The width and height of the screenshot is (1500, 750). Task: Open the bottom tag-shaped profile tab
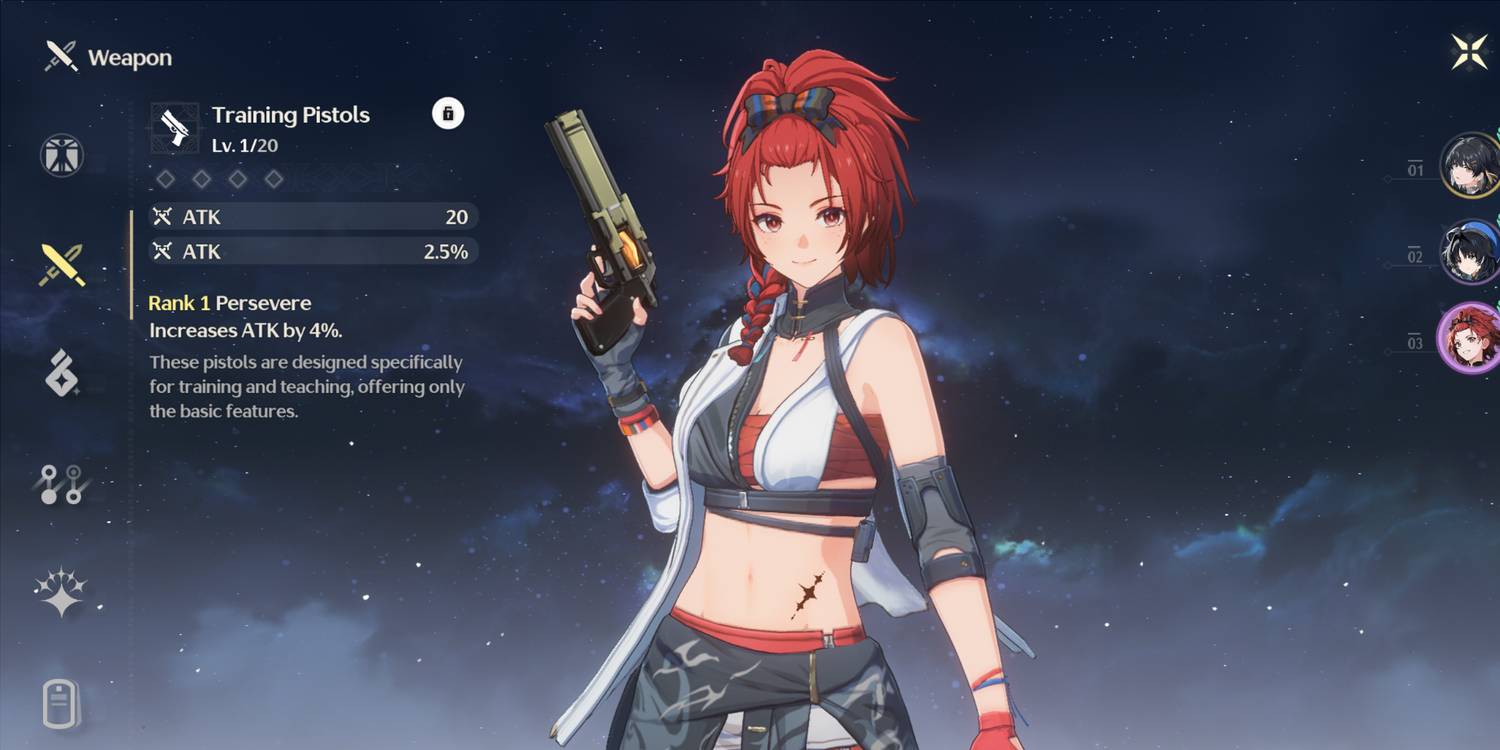coord(62,702)
